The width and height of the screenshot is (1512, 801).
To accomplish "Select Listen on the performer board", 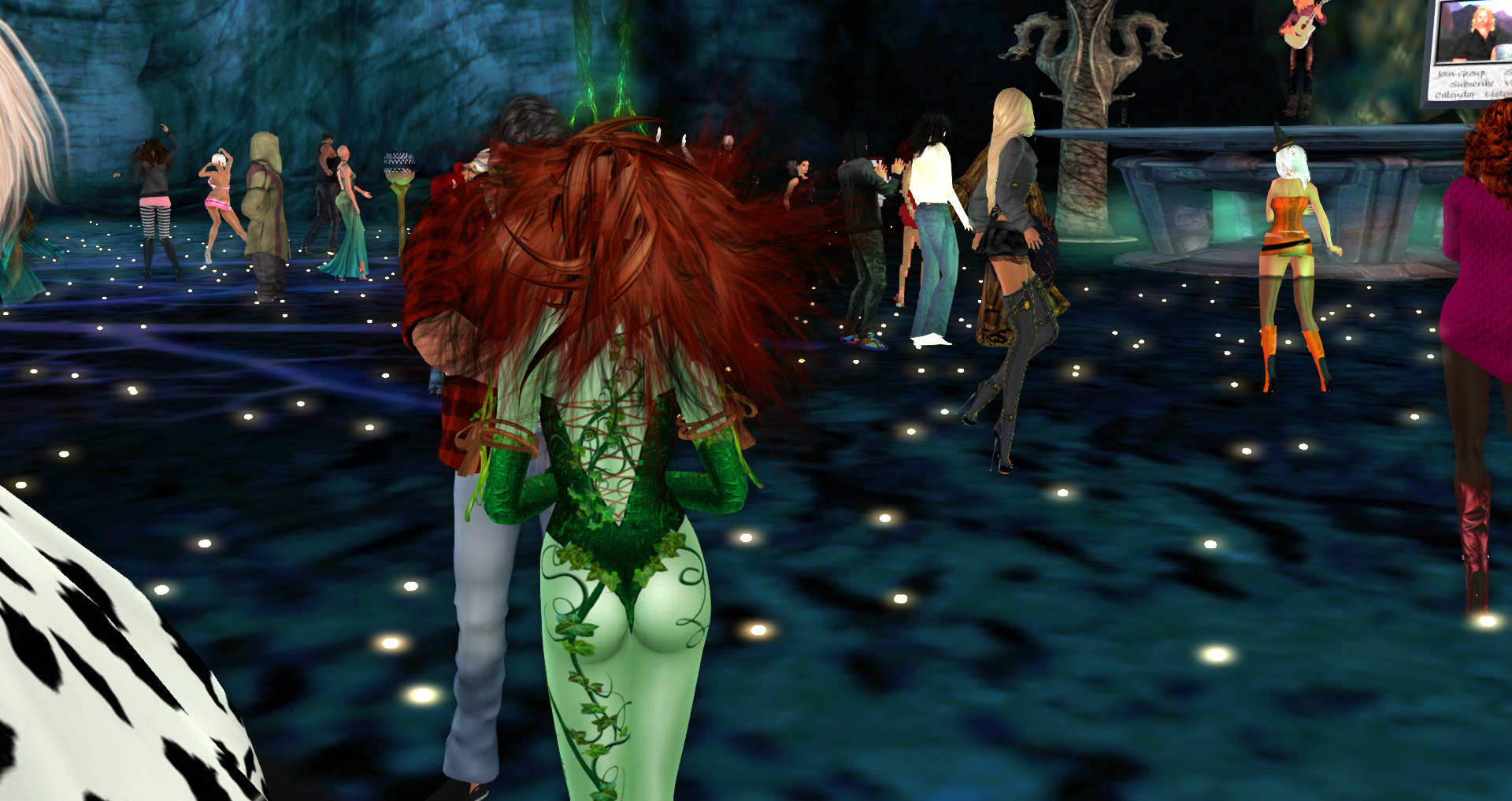I will [x=1499, y=95].
